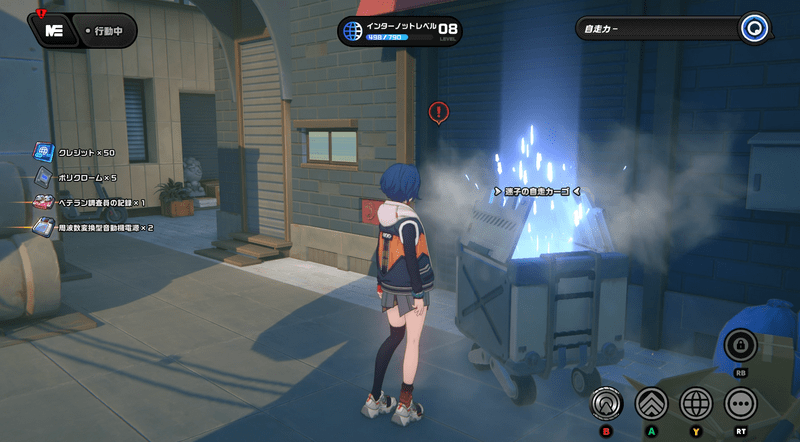Viewport: 800px width, 442px height.
Task: Open the three-dots more options icon
Action: pyautogui.click(x=741, y=402)
